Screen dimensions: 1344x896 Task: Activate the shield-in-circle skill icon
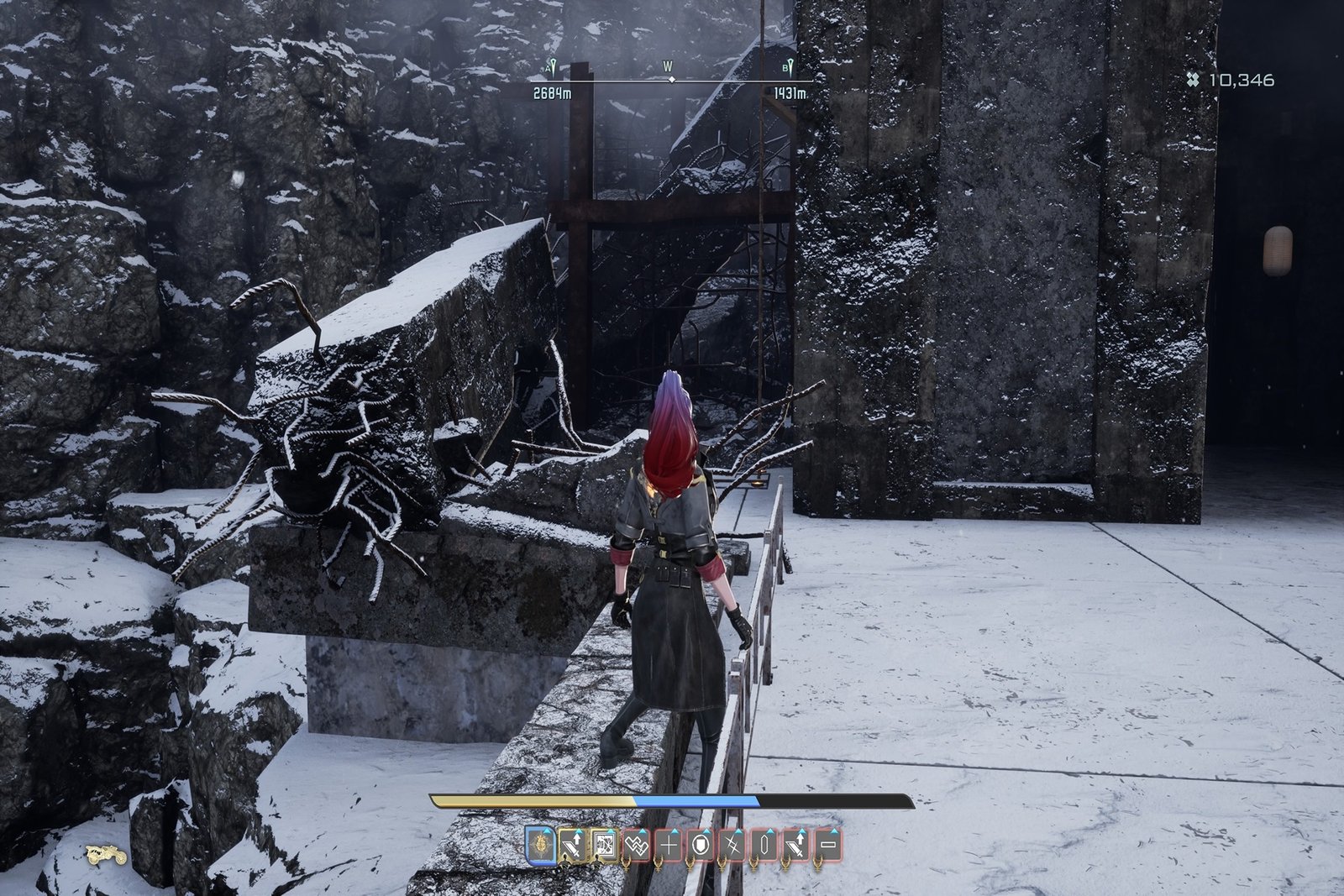coord(700,843)
